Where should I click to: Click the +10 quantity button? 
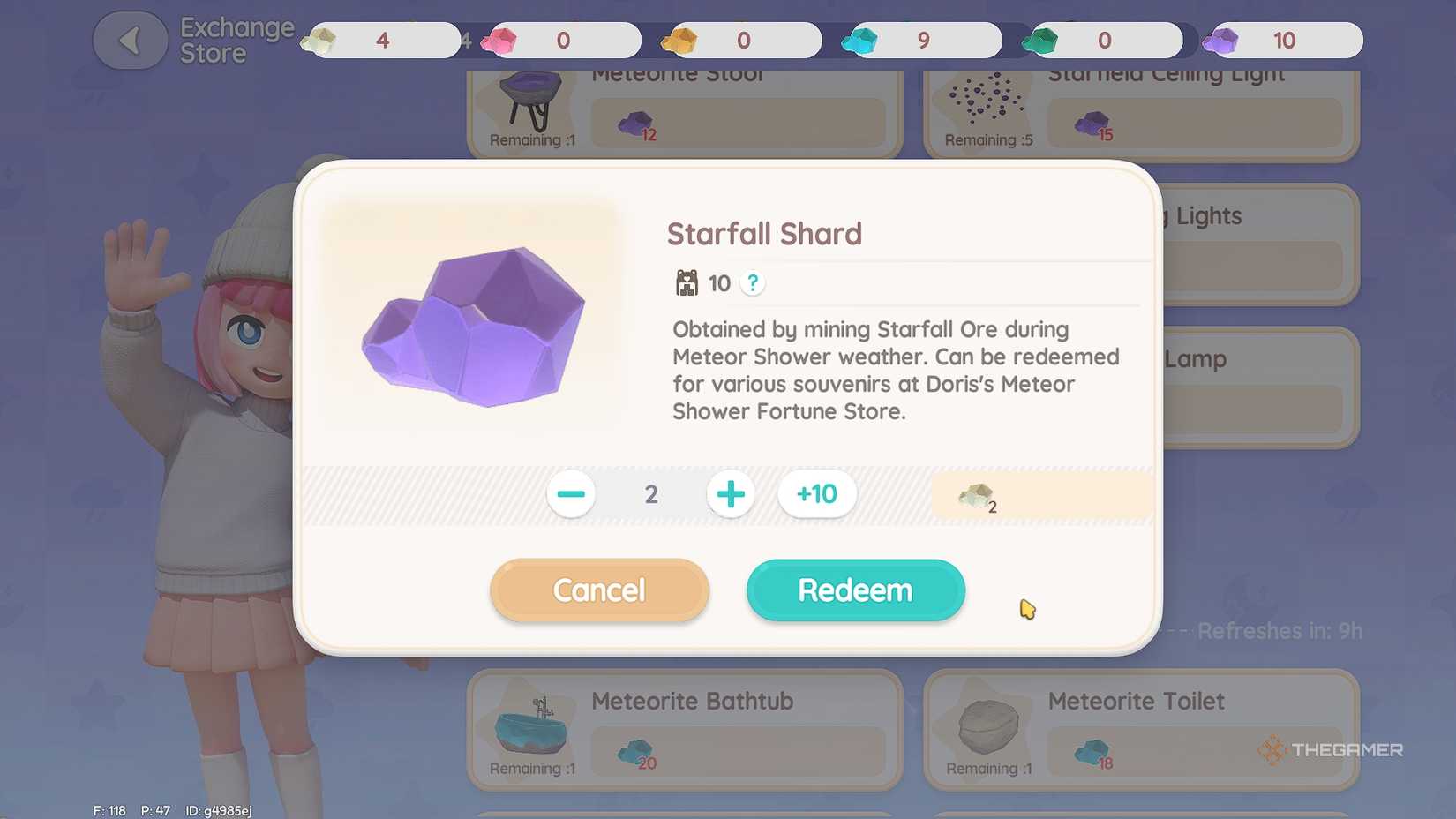(815, 494)
